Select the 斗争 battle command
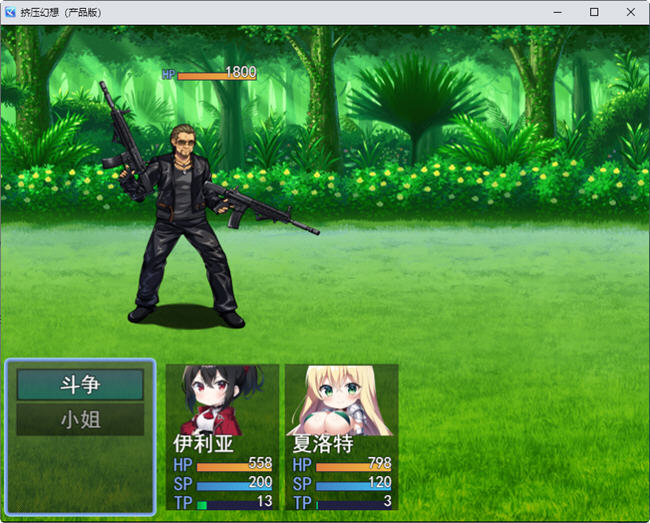The image size is (650, 523). tap(80, 385)
